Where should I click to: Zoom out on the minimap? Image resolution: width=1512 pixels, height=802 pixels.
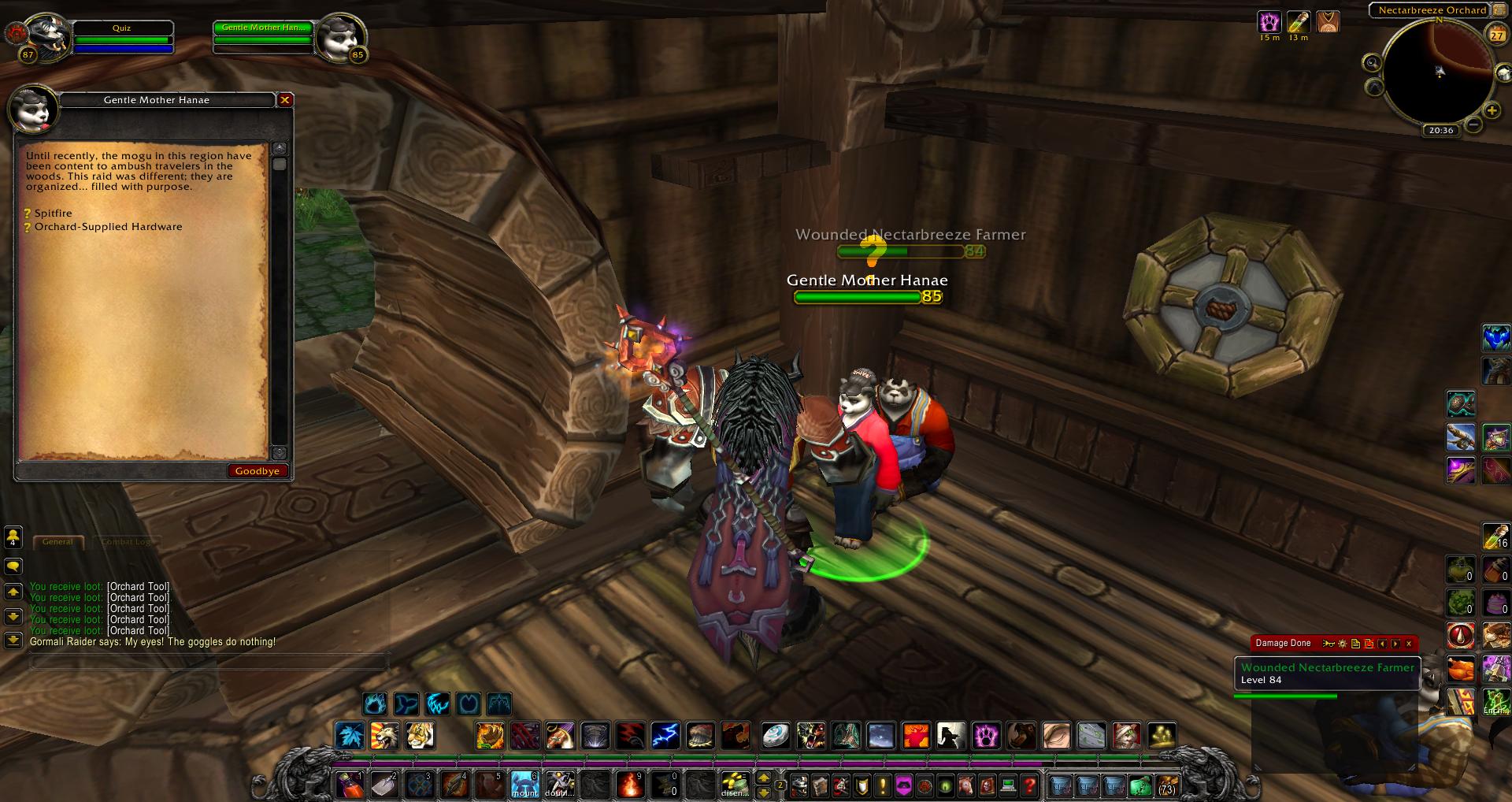pos(1473,124)
